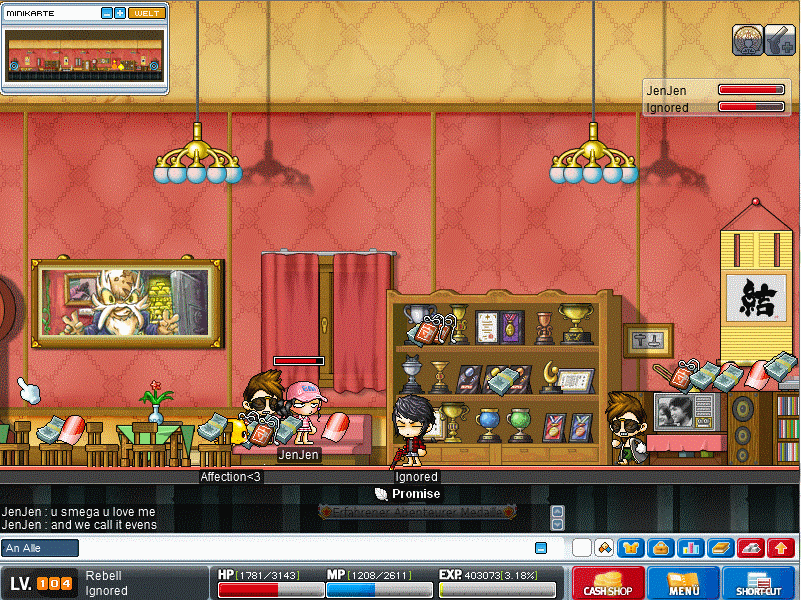Shrink the minimap with the minus button
Screen dimensions: 801x600
click(x=107, y=13)
